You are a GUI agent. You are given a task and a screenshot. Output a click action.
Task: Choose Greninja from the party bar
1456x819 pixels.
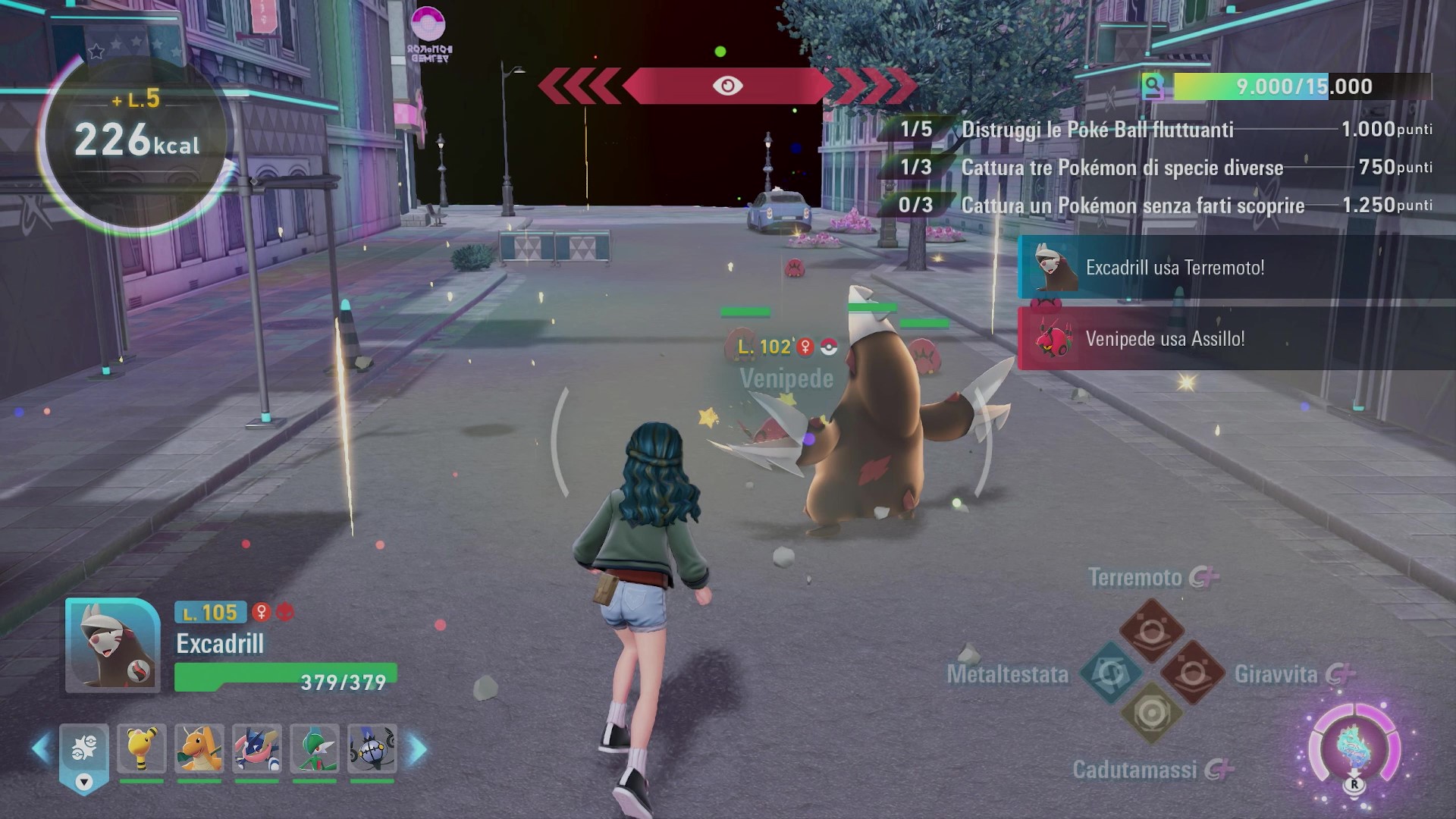(257, 748)
